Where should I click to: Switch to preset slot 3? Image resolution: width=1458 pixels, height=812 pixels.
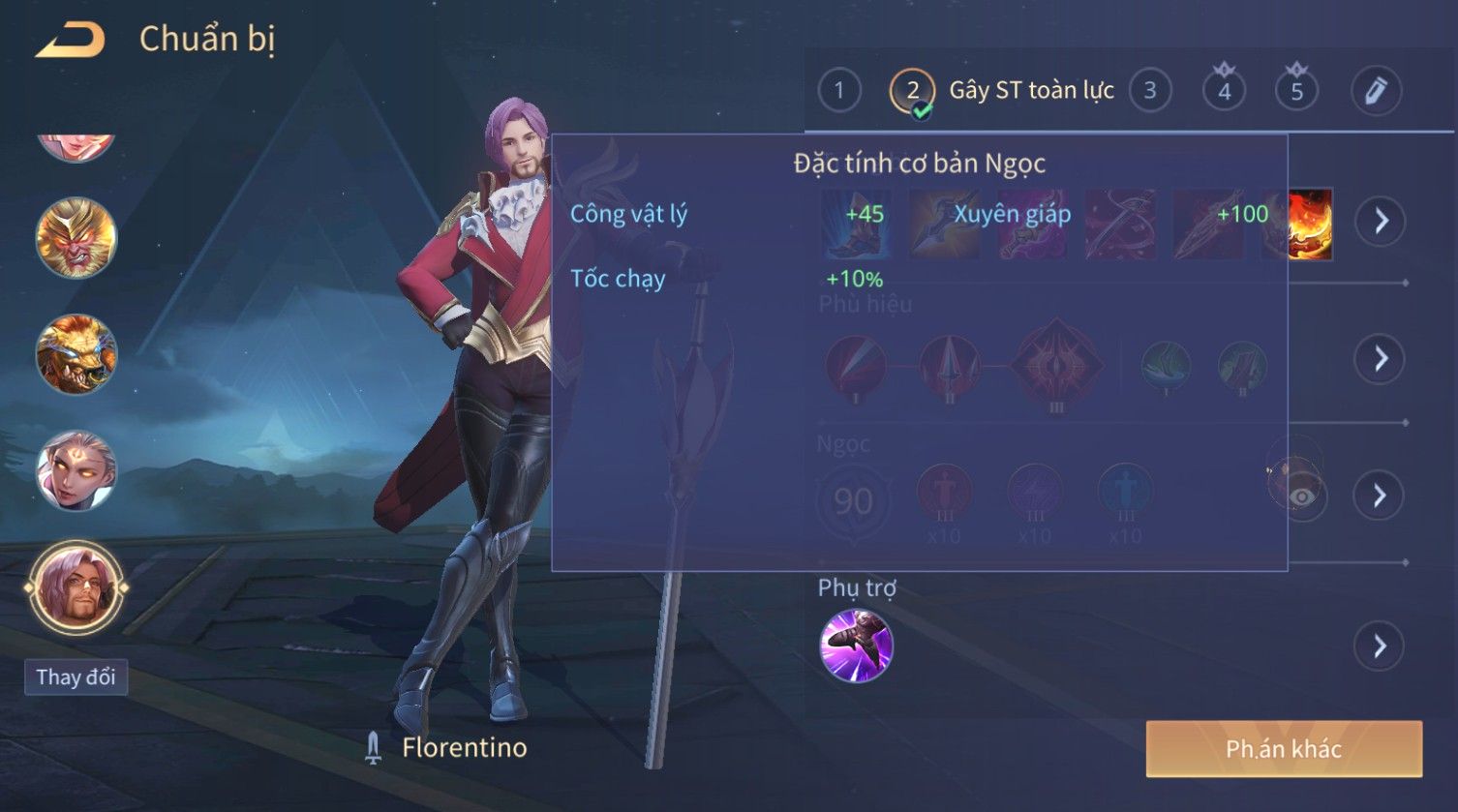point(1150,91)
